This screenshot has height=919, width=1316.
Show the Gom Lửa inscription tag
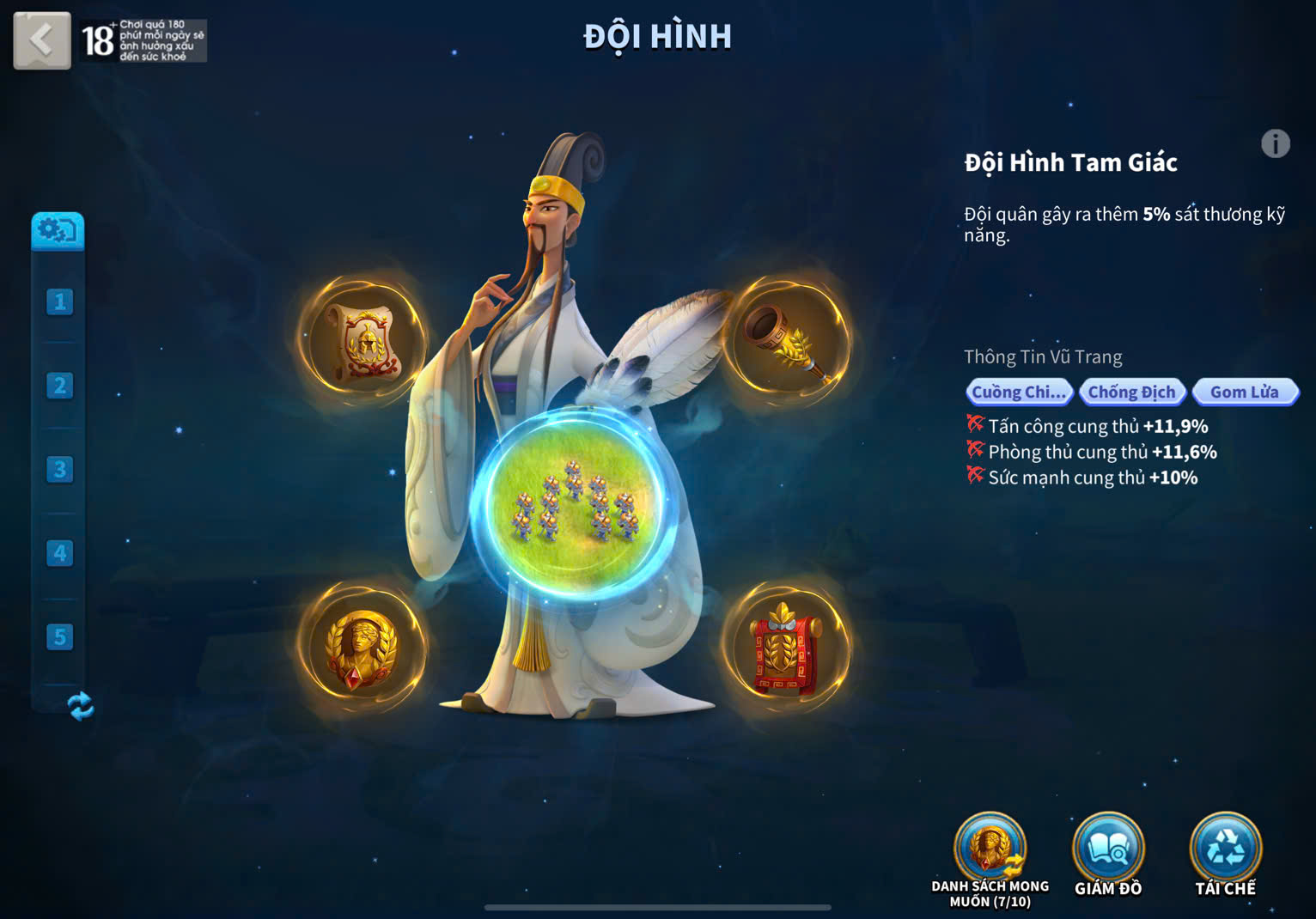pos(1244,393)
